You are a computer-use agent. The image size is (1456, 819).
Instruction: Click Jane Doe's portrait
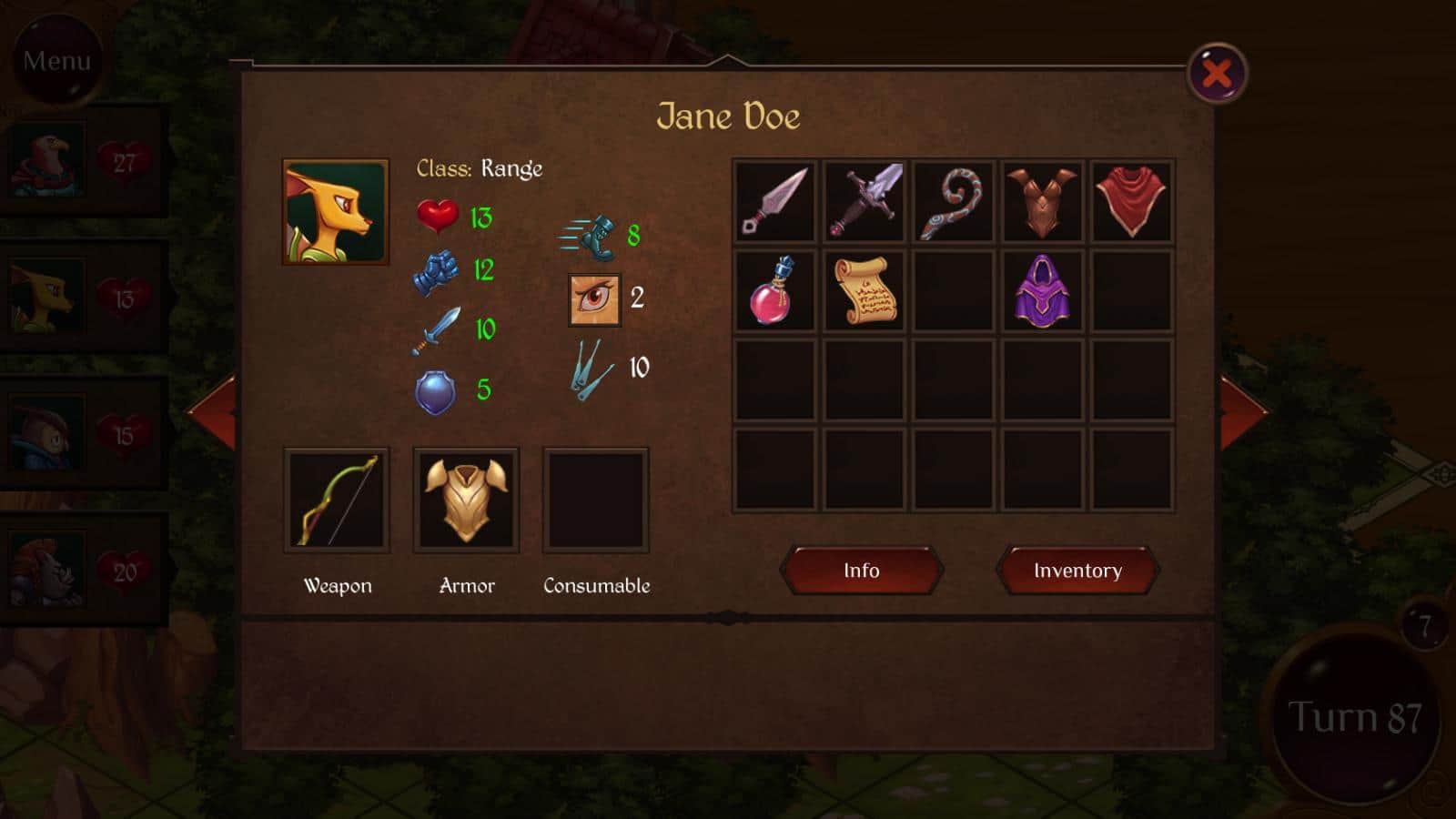click(x=336, y=212)
